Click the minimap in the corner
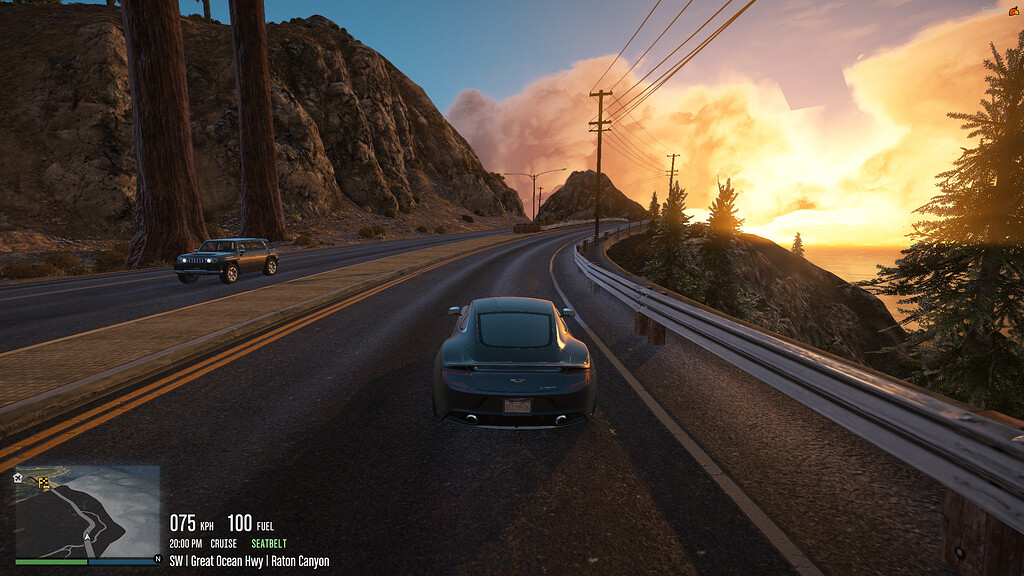This screenshot has width=1024, height=576. pyautogui.click(x=87, y=511)
